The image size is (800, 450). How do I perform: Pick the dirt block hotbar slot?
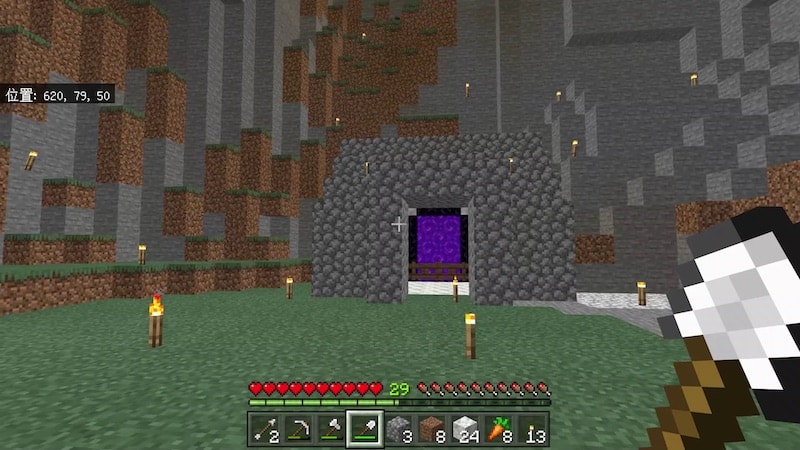(433, 429)
